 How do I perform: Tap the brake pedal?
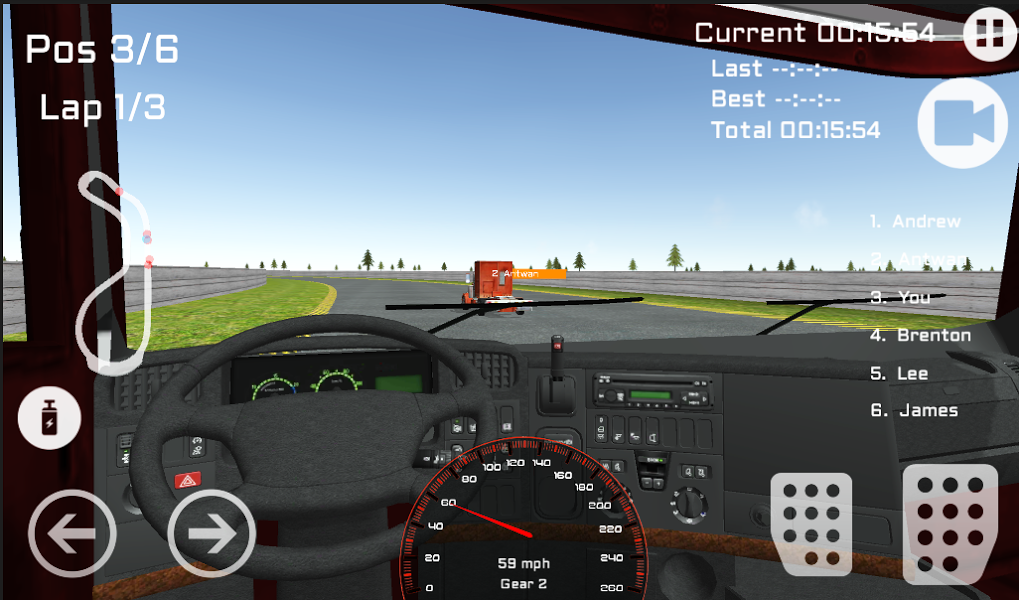tap(811, 524)
